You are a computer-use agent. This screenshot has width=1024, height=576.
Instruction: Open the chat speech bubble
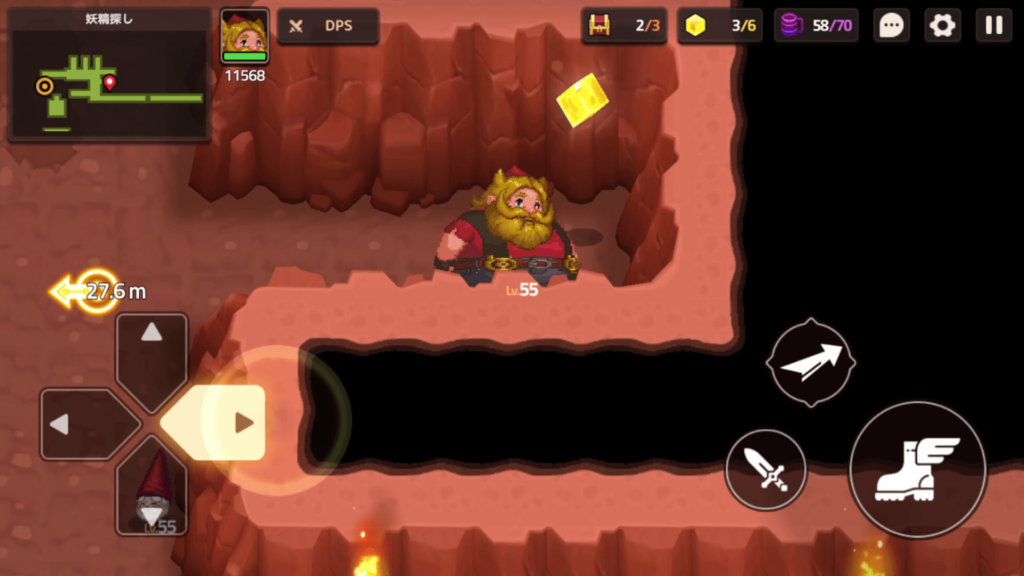click(x=891, y=26)
